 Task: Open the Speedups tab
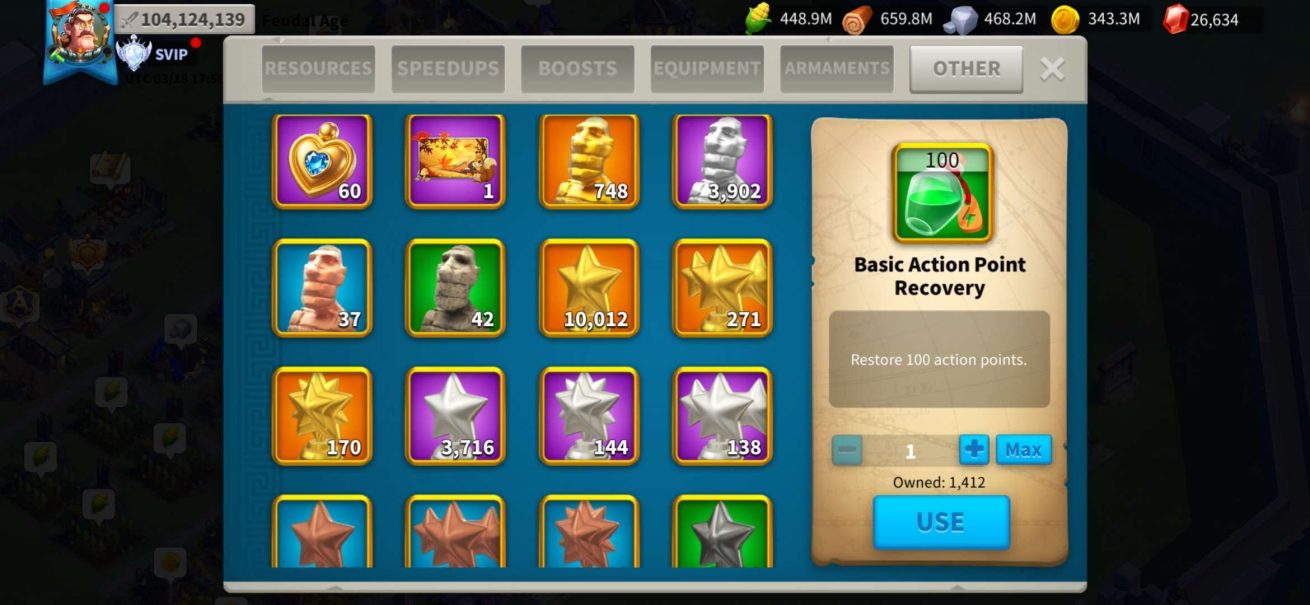pos(447,69)
